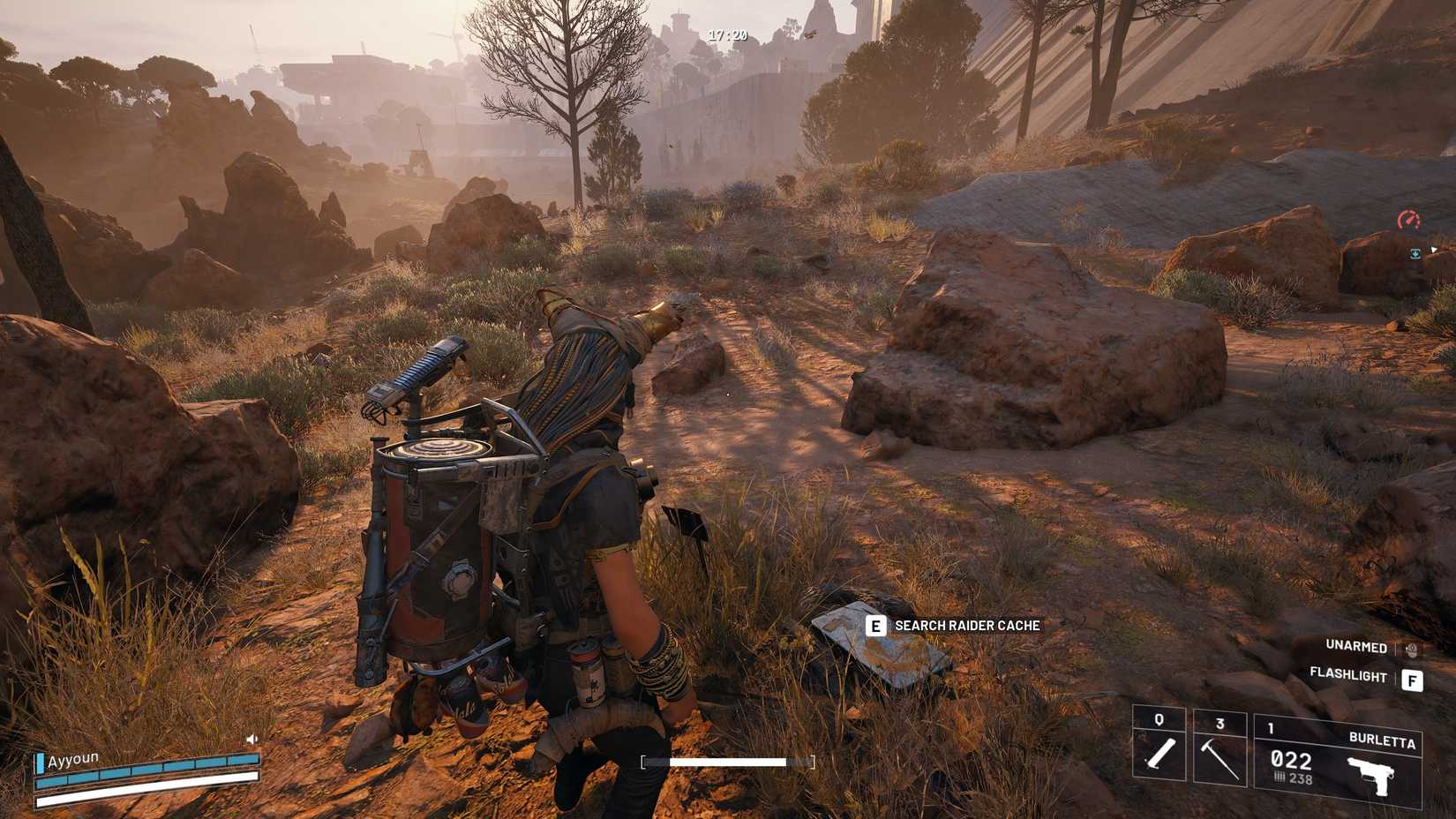
Task: Click the blue download arrow icon on the right
Action: tap(1415, 253)
